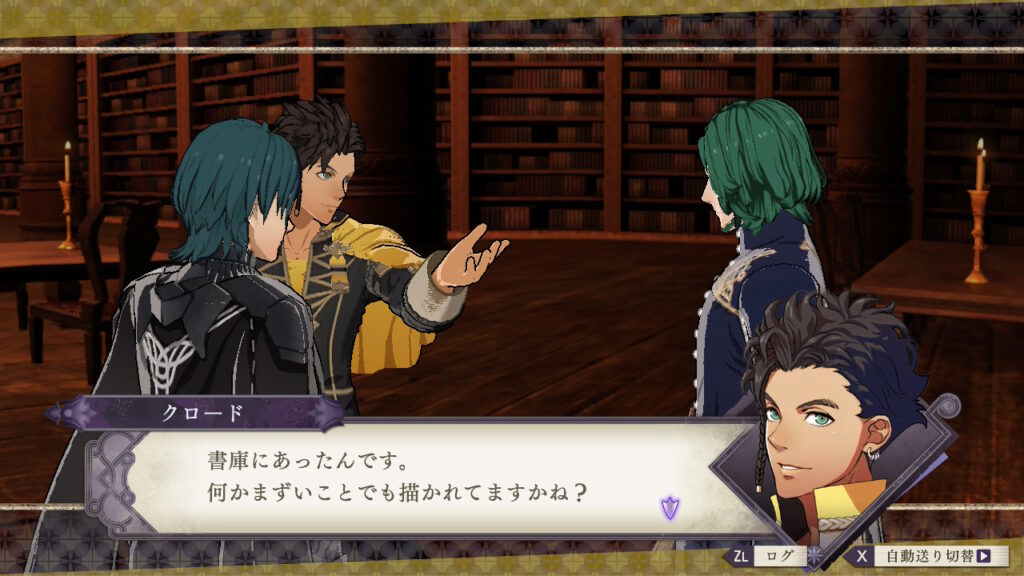Screen dimensions: 1024x576
Task: Advance dialogue with the purple arrow indicator
Action: click(x=668, y=507)
